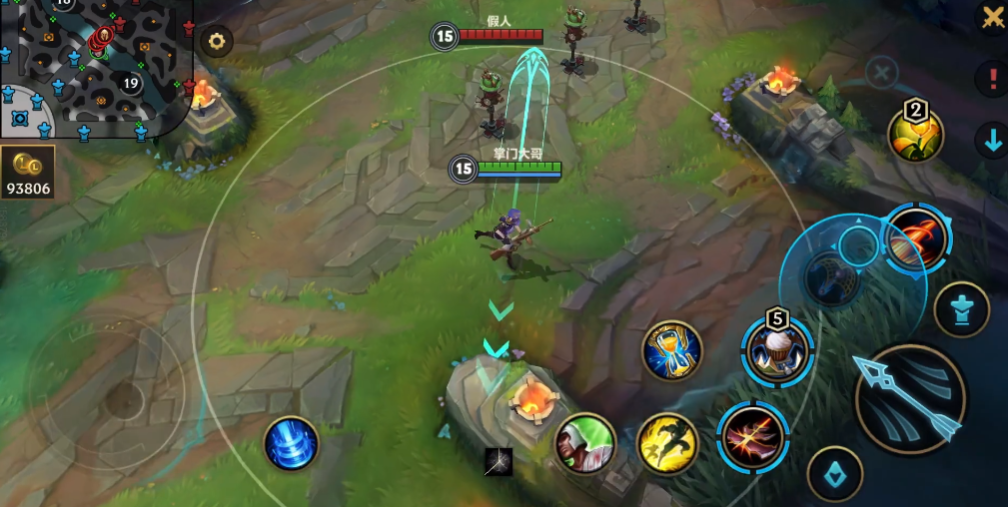Tap the blue down-arrow ping button

992,141
